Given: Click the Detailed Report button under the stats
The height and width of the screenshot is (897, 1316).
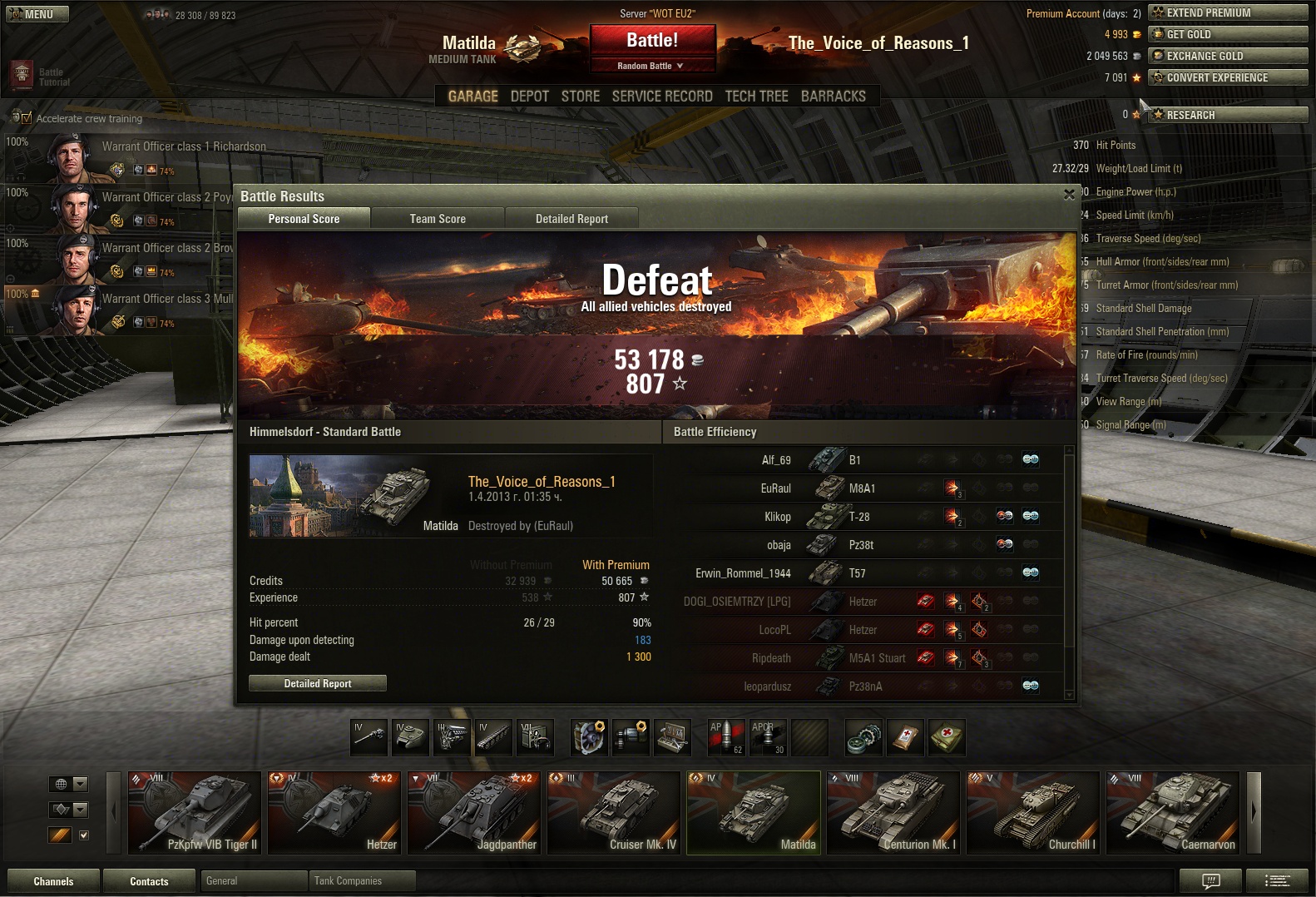Looking at the screenshot, I should (318, 683).
